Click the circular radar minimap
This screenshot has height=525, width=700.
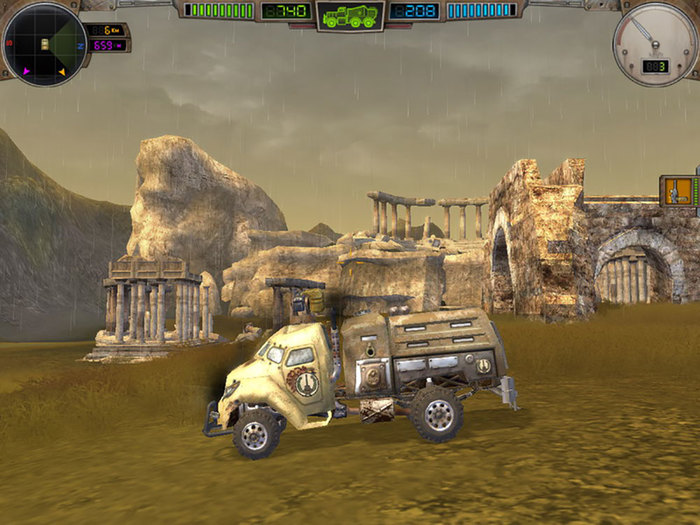pyautogui.click(x=45, y=44)
